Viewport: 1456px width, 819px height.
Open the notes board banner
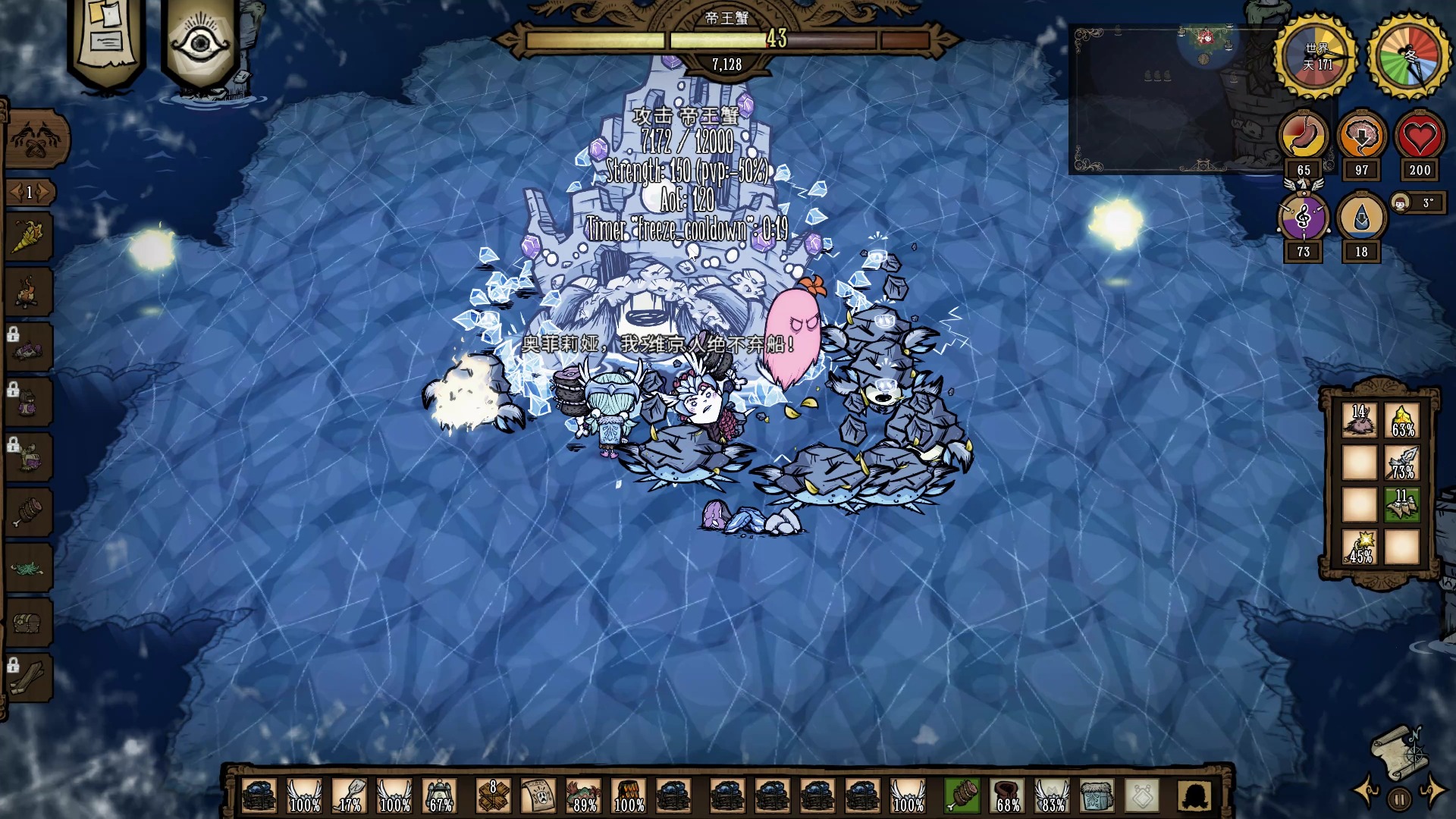pyautogui.click(x=106, y=38)
